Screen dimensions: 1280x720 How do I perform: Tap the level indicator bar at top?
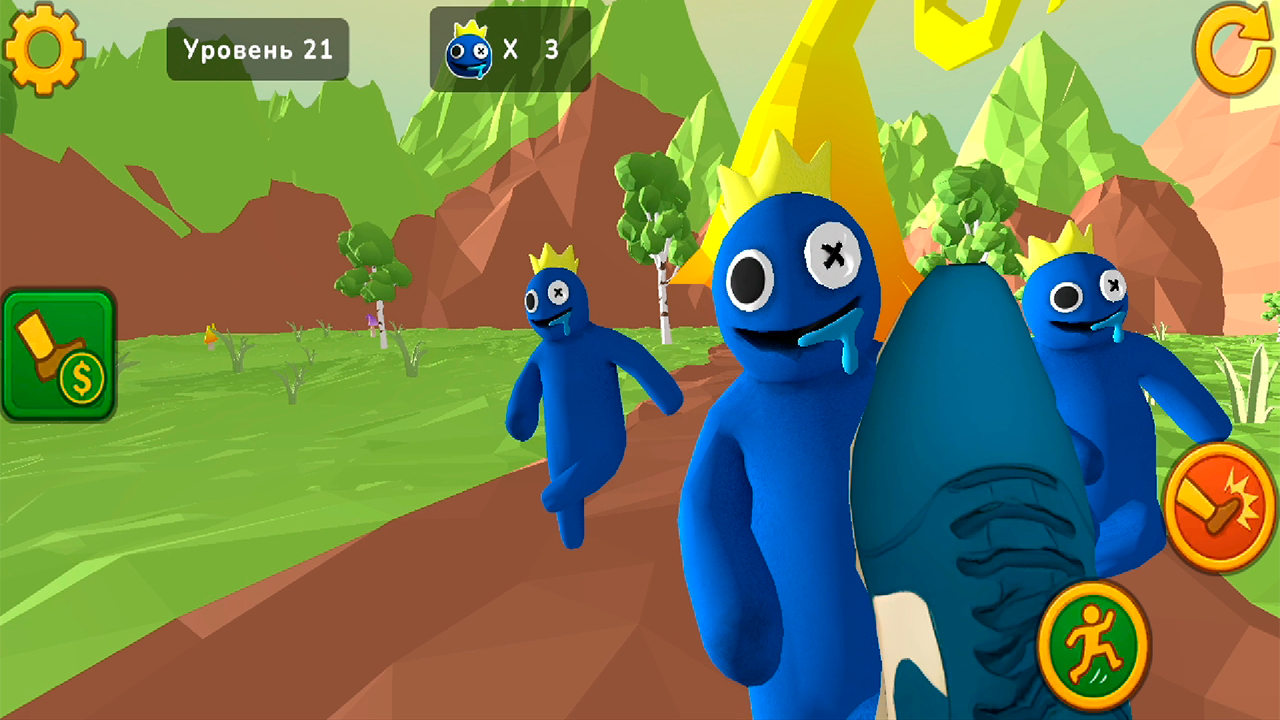tap(257, 48)
